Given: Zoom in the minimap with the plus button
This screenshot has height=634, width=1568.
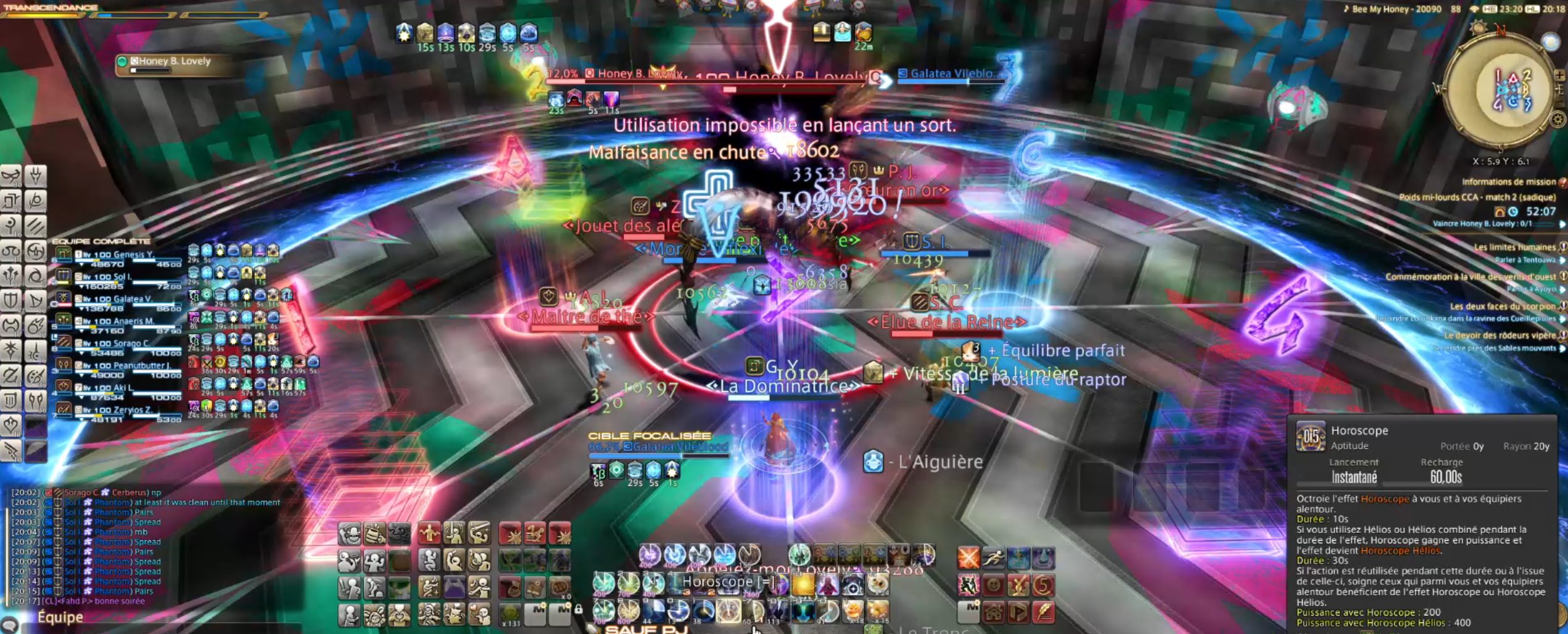Looking at the screenshot, I should [x=1560, y=75].
